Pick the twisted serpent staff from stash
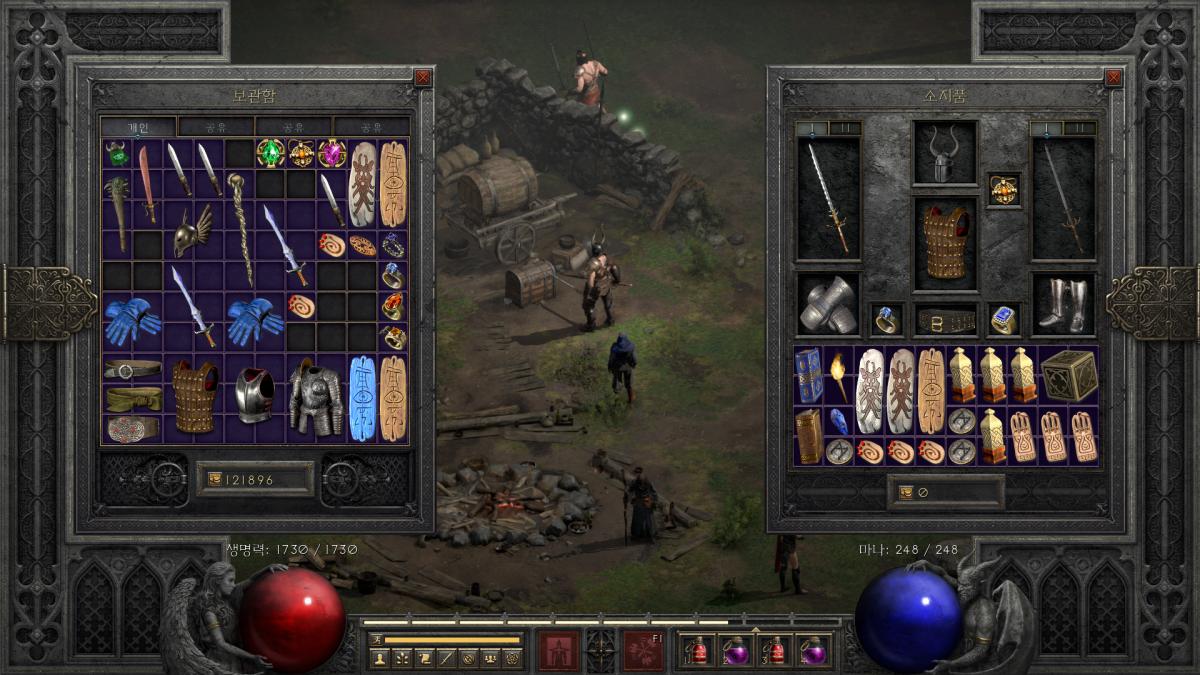 click(x=240, y=228)
